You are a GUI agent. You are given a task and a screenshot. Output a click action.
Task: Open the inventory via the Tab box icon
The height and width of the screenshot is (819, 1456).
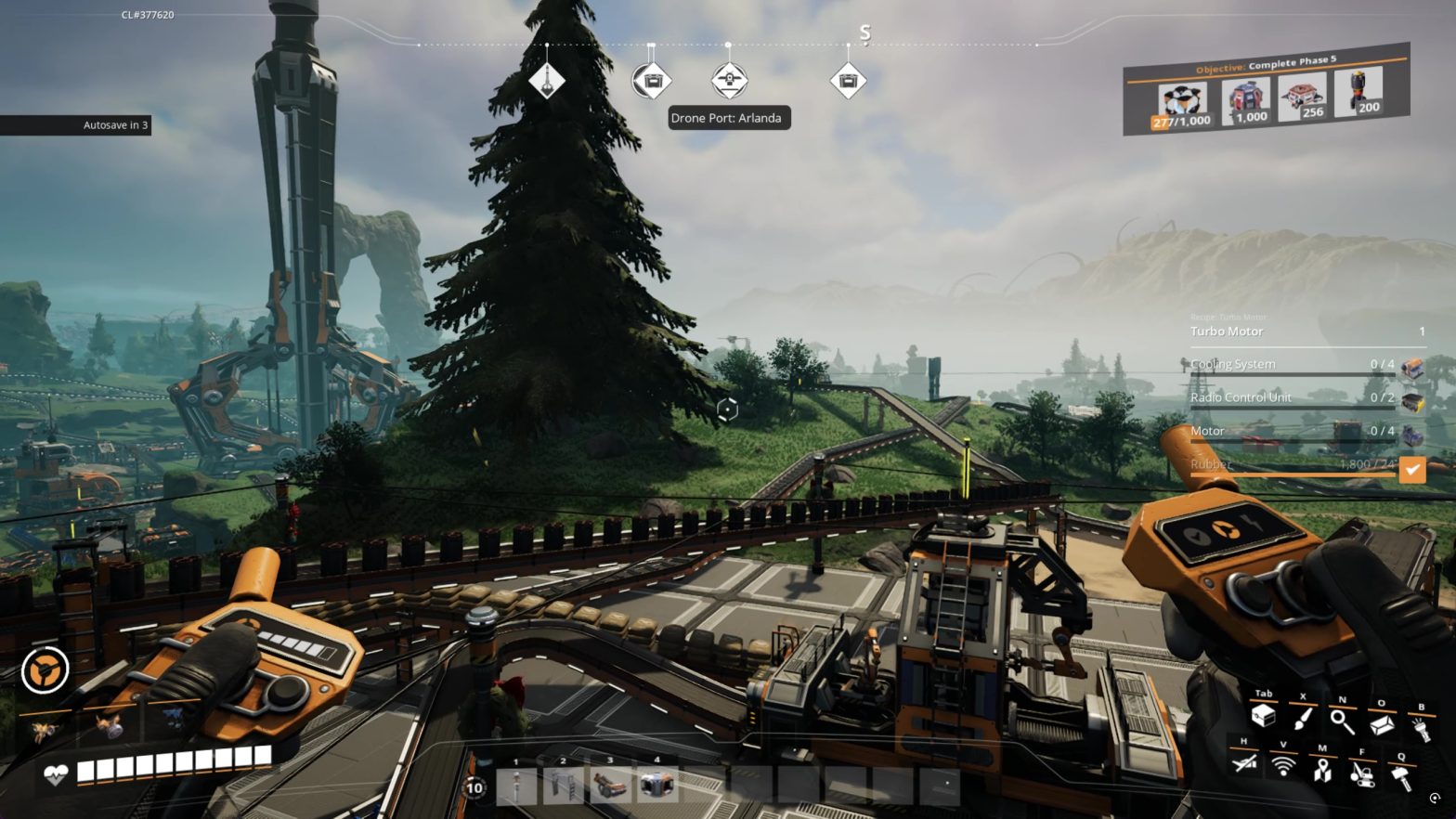[1263, 718]
